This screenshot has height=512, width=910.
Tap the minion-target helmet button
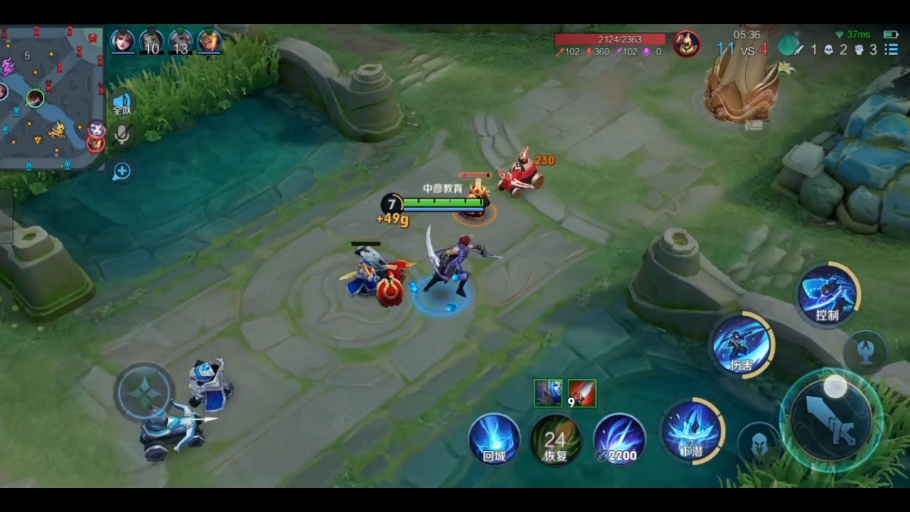click(x=758, y=441)
